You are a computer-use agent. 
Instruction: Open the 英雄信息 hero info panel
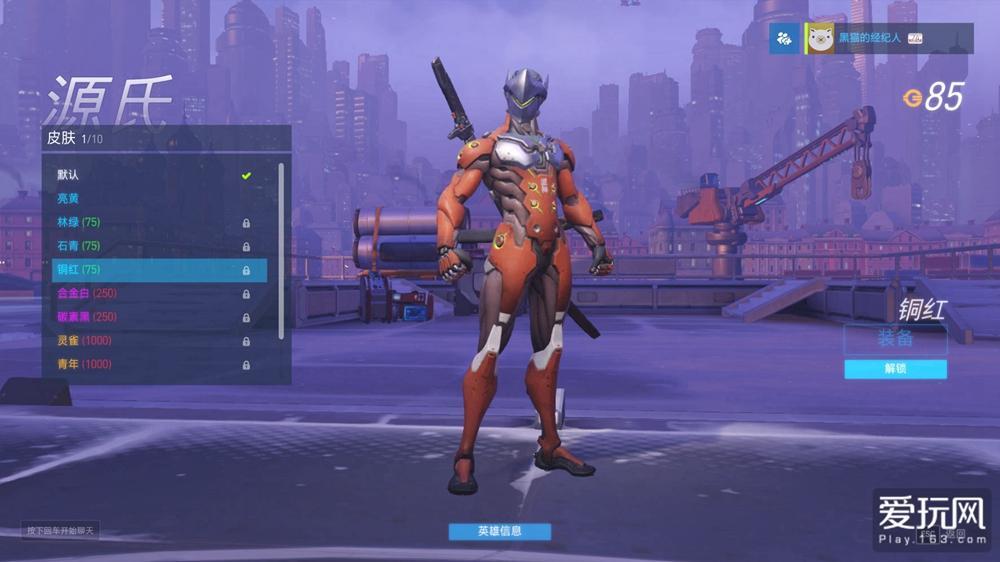499,531
